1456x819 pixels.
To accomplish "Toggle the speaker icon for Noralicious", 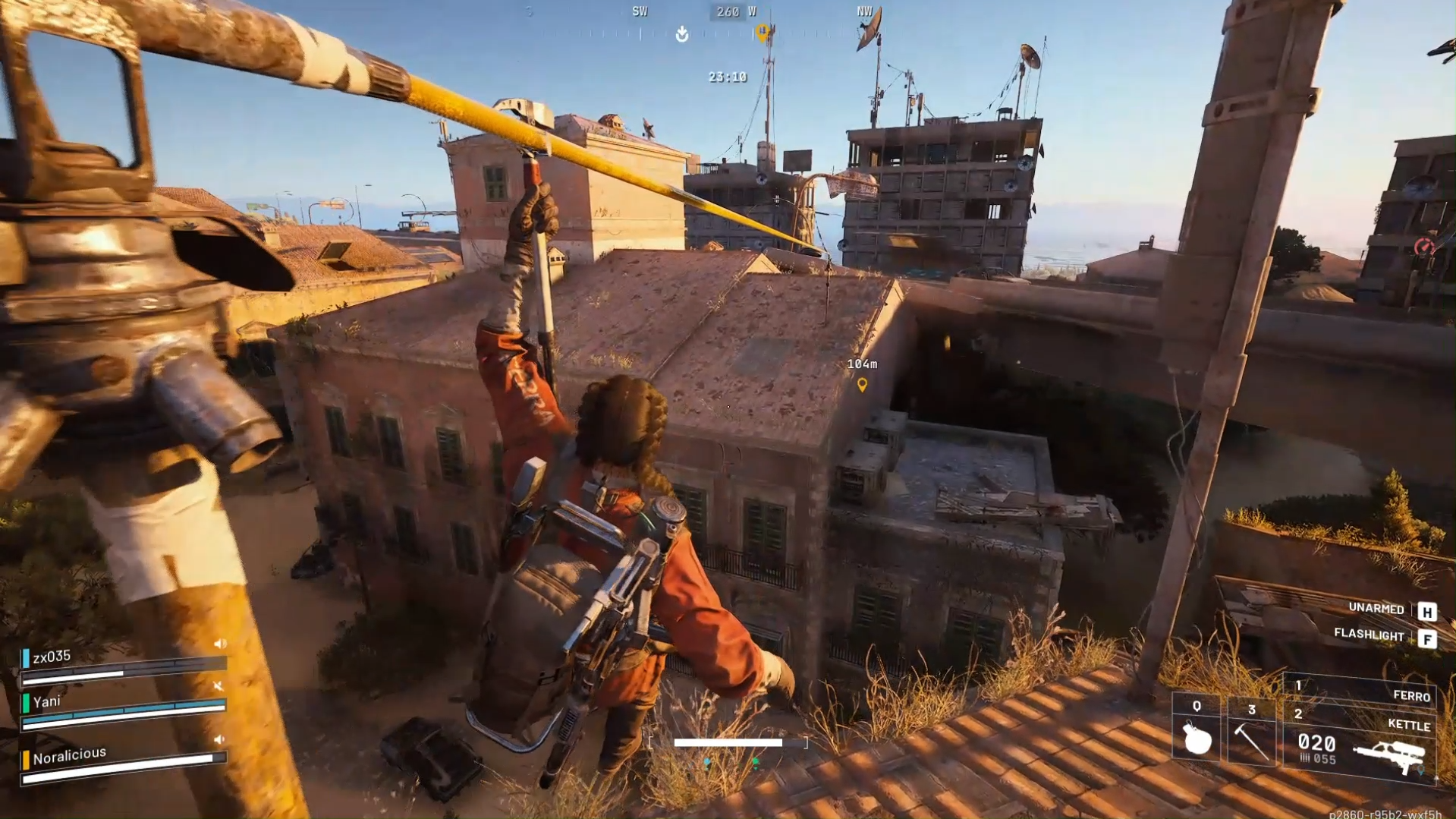I will tap(219, 740).
